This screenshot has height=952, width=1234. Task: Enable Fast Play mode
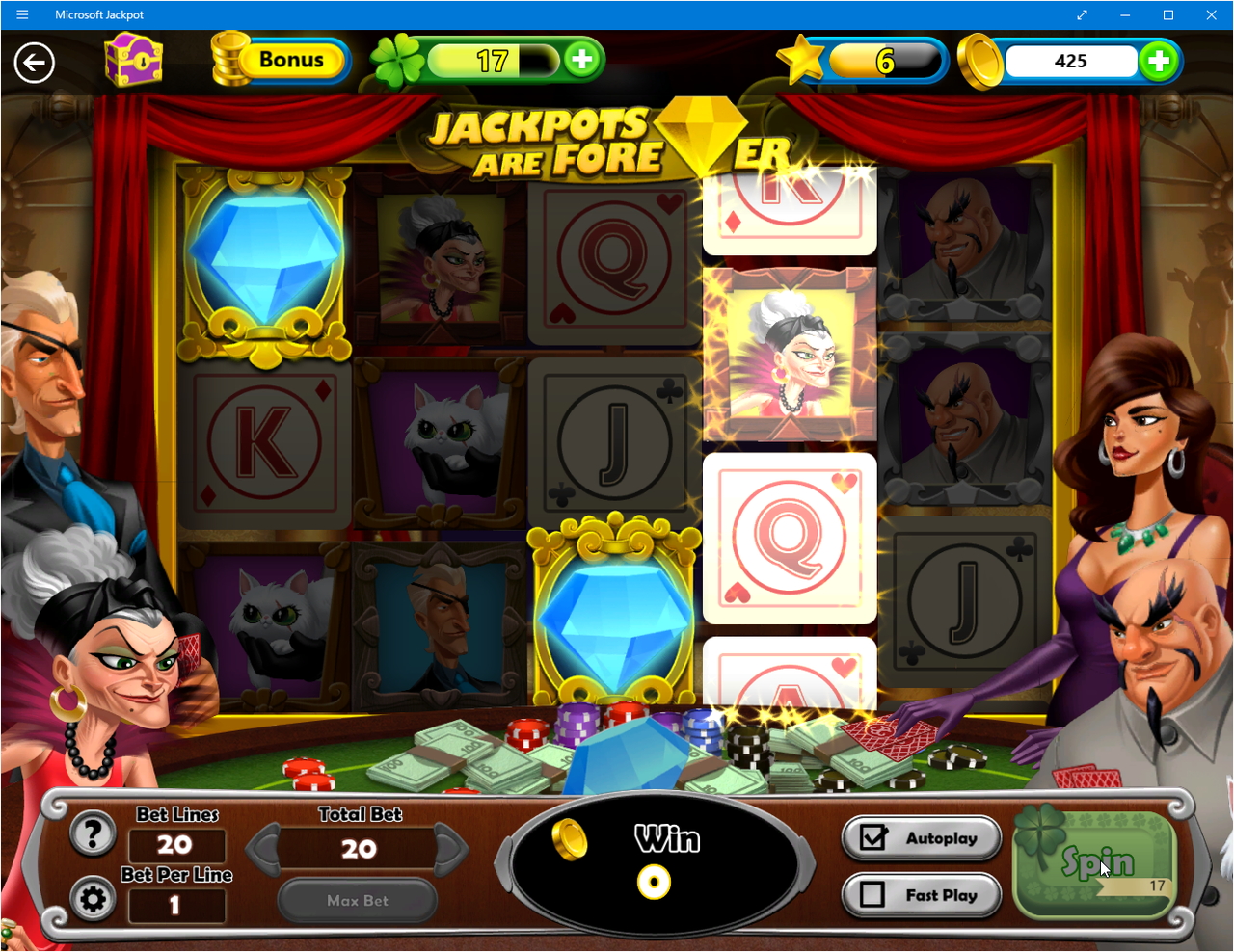point(921,894)
